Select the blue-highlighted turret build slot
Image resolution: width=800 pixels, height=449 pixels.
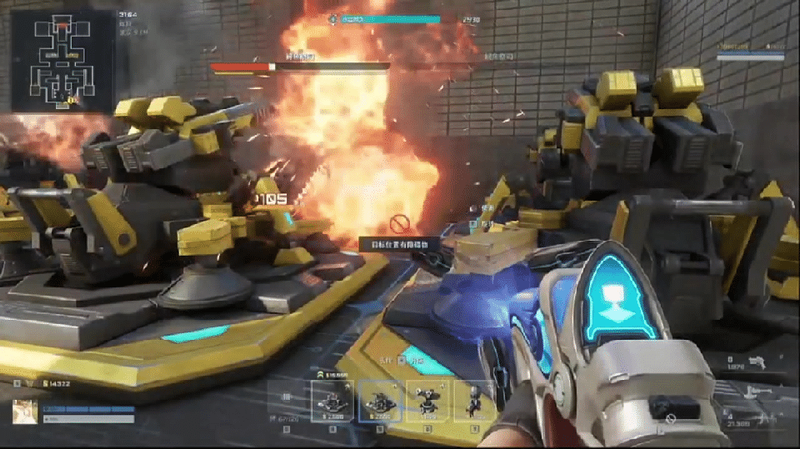[379, 400]
